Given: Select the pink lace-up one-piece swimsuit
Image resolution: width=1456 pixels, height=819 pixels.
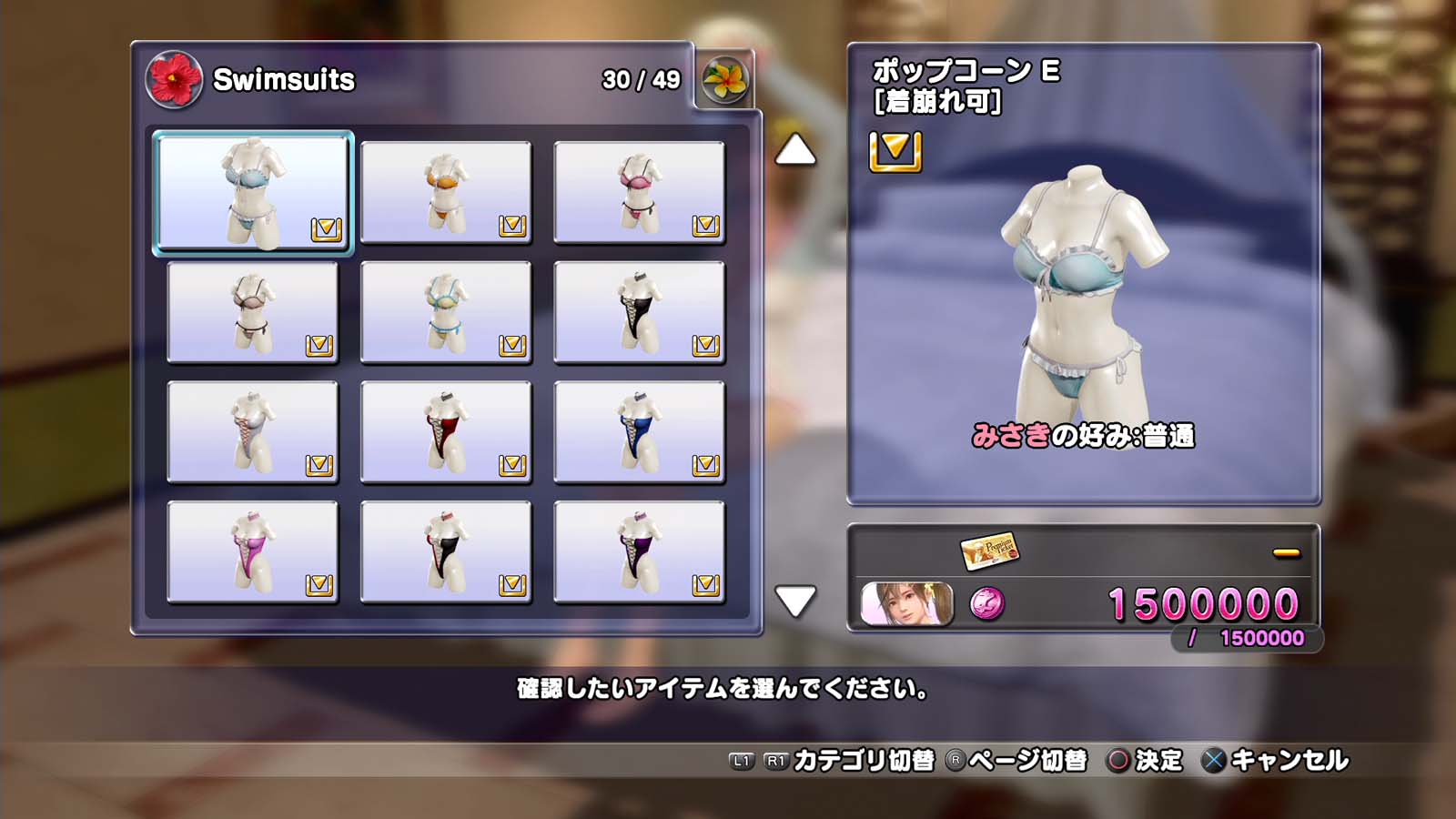Looking at the screenshot, I should (x=253, y=552).
